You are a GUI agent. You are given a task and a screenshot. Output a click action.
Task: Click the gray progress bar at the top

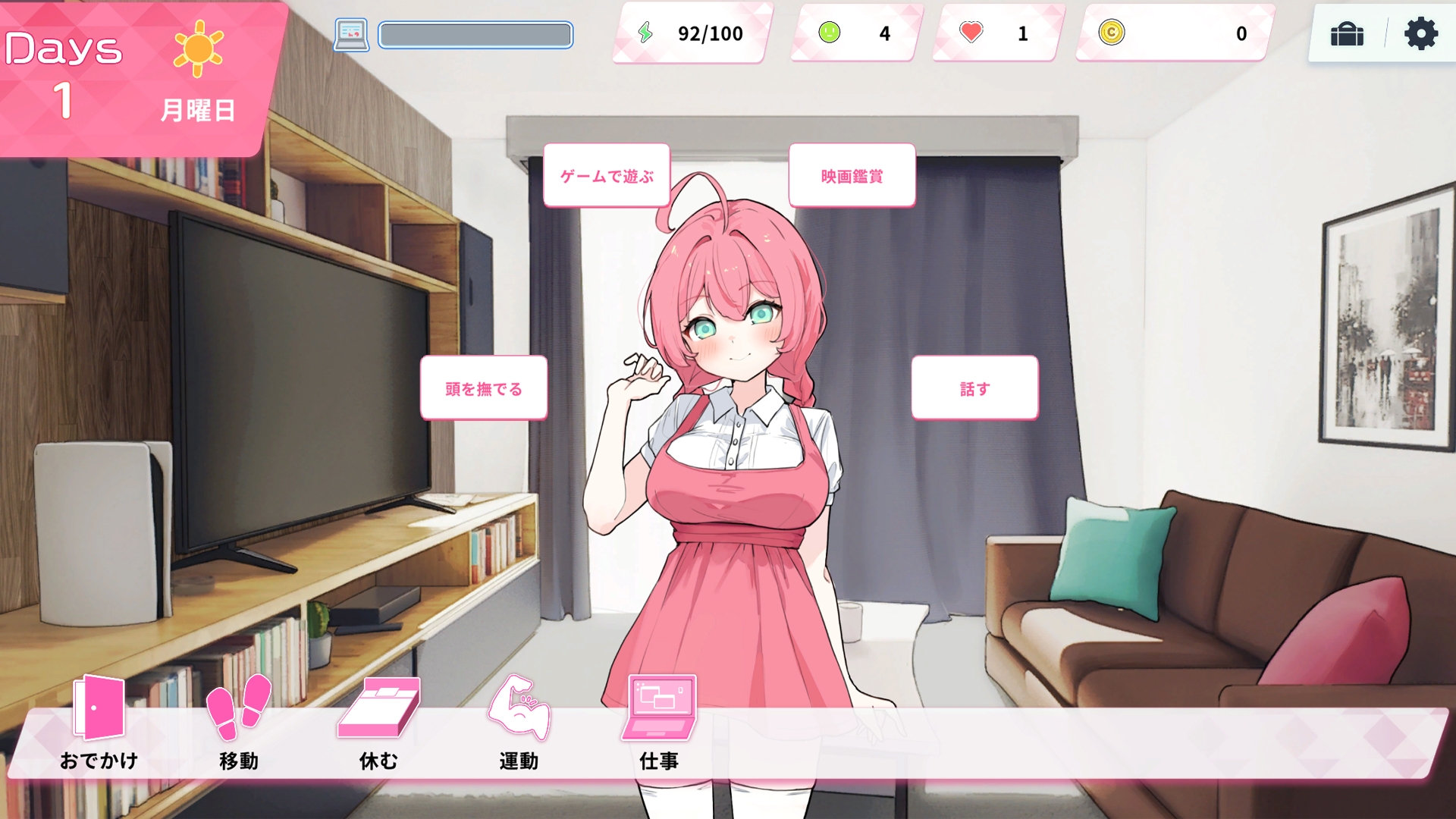475,34
